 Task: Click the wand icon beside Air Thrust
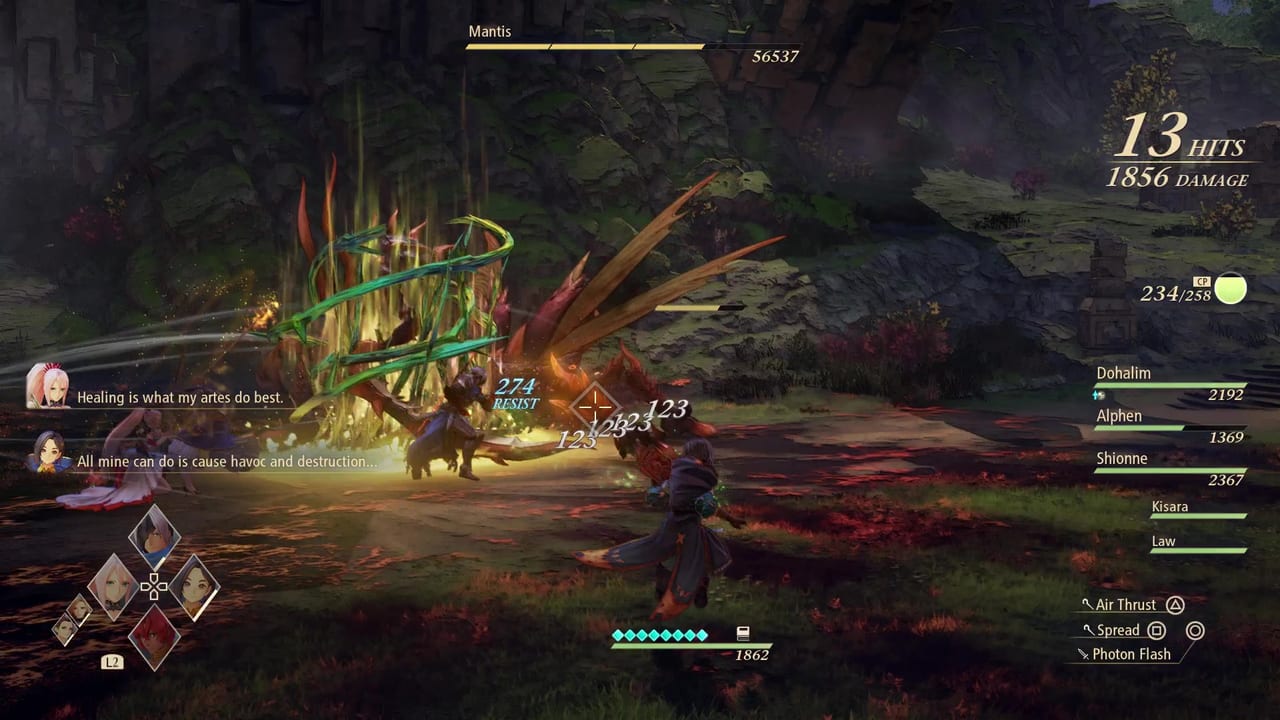(1088, 603)
